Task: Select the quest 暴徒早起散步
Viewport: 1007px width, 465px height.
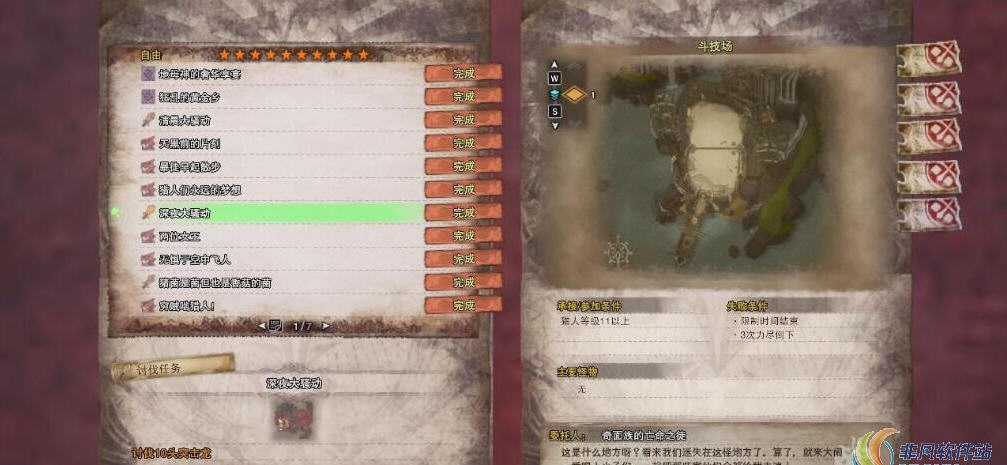Action: 190,166
